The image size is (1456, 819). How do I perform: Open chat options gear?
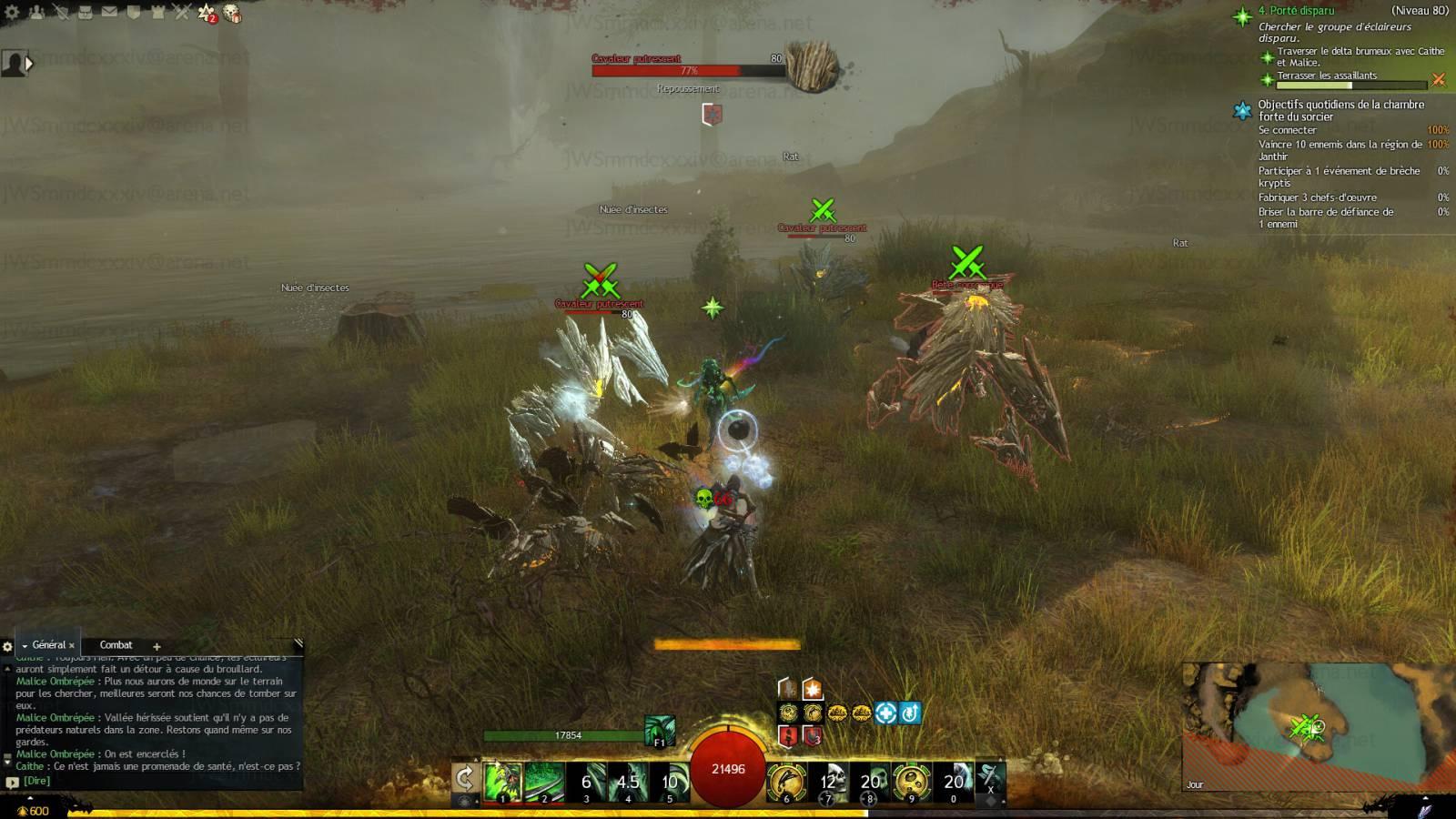pyautogui.click(x=8, y=647)
